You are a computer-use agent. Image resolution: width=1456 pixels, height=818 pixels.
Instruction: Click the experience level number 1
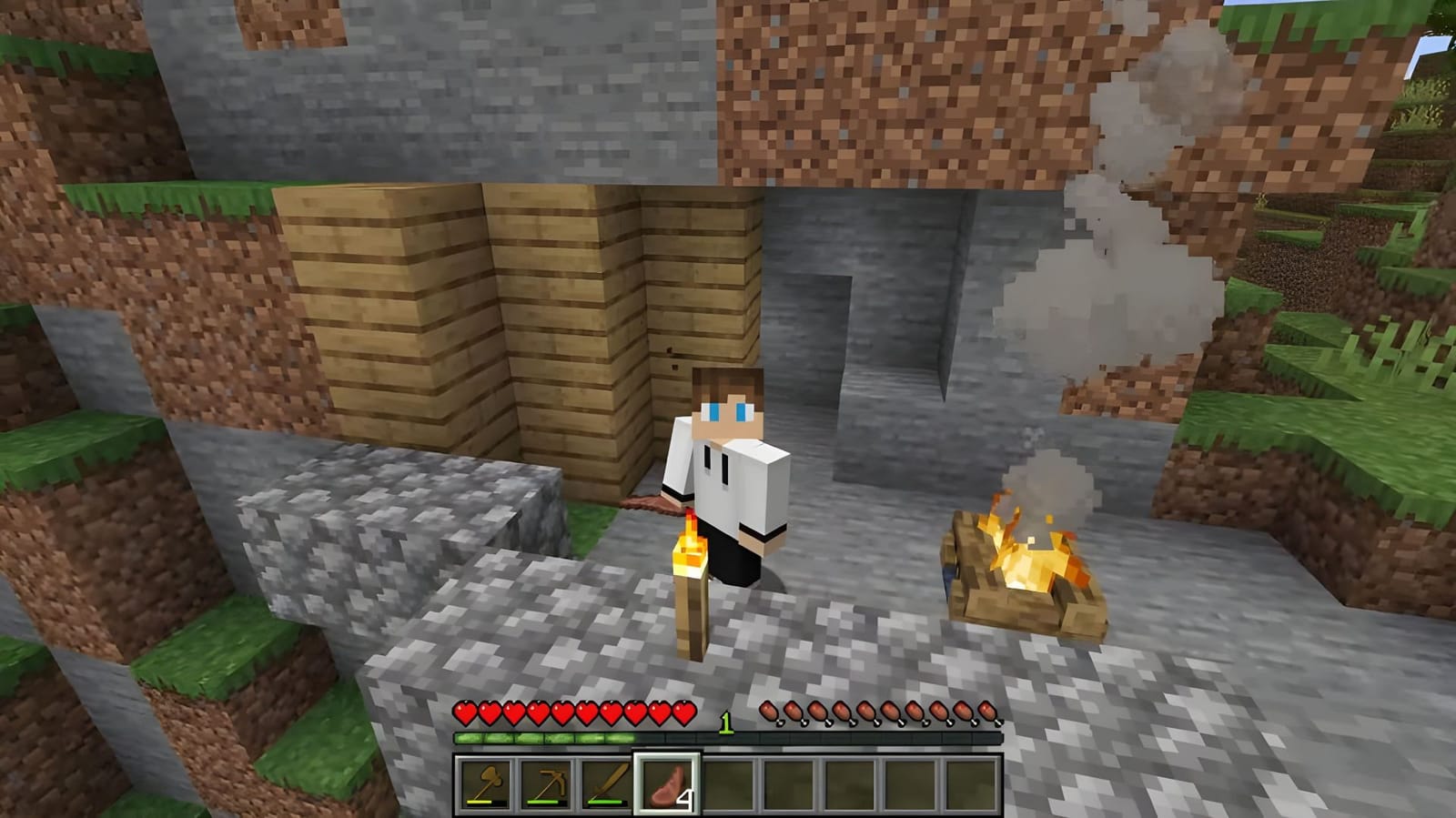pos(726,722)
